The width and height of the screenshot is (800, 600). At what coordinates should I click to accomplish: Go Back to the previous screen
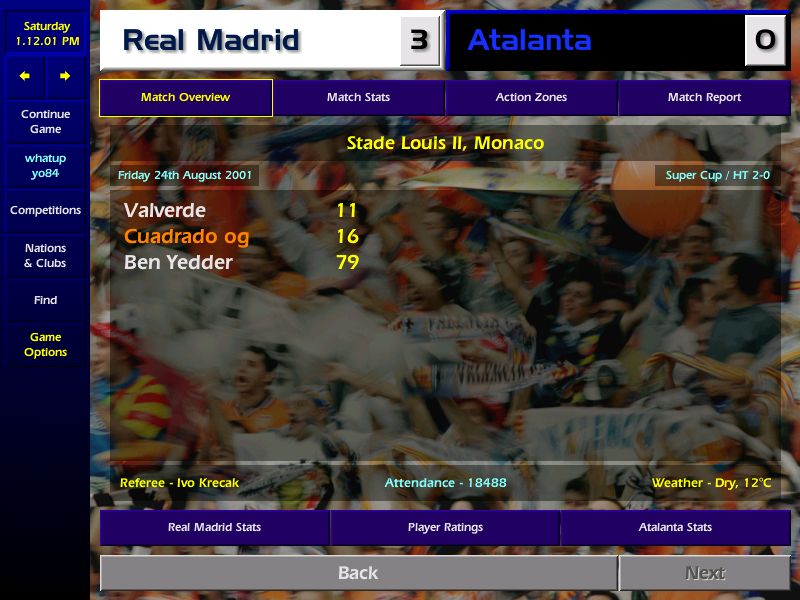tap(358, 573)
